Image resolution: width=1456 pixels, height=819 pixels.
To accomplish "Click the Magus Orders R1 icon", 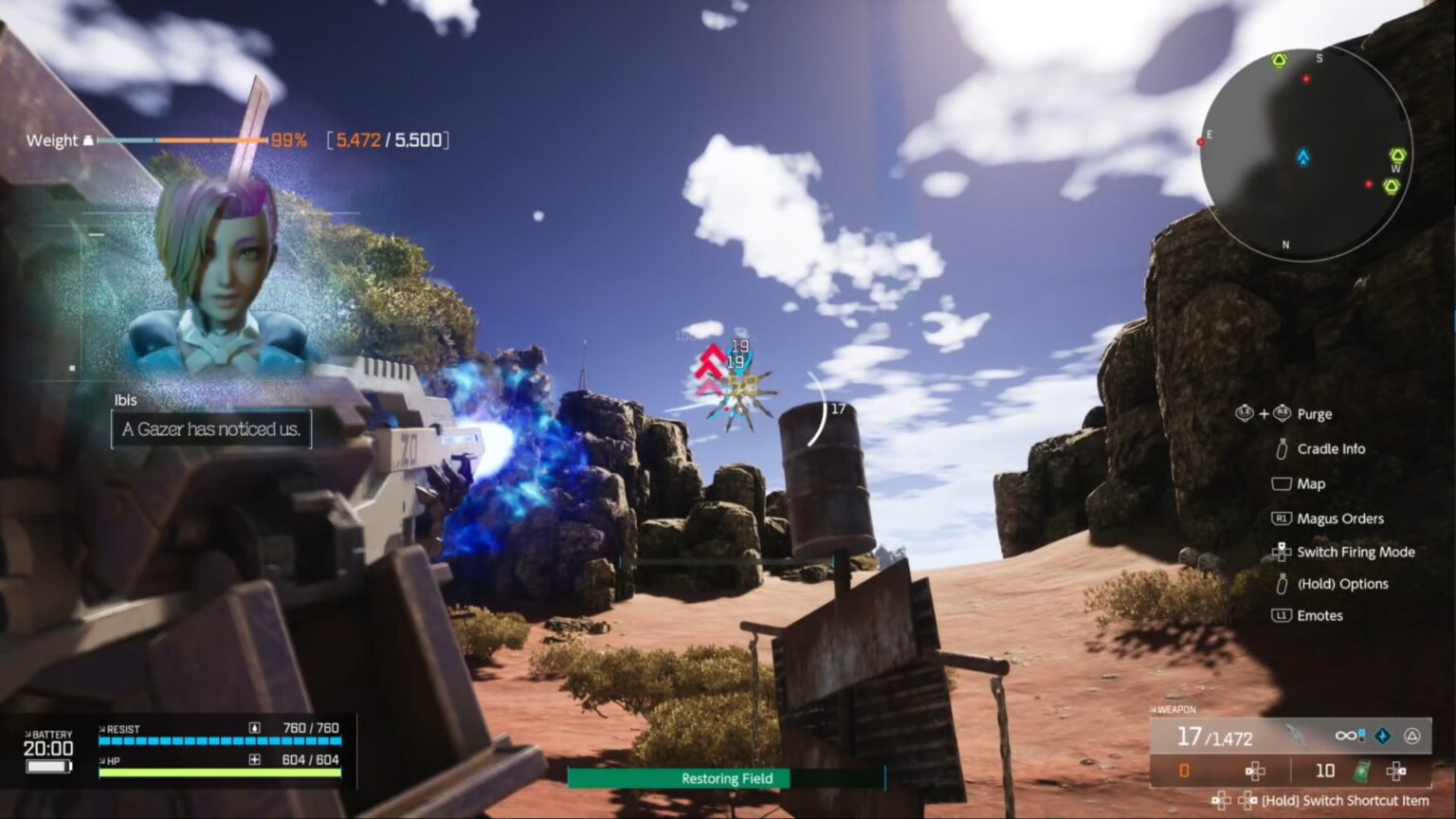I will [x=1282, y=518].
